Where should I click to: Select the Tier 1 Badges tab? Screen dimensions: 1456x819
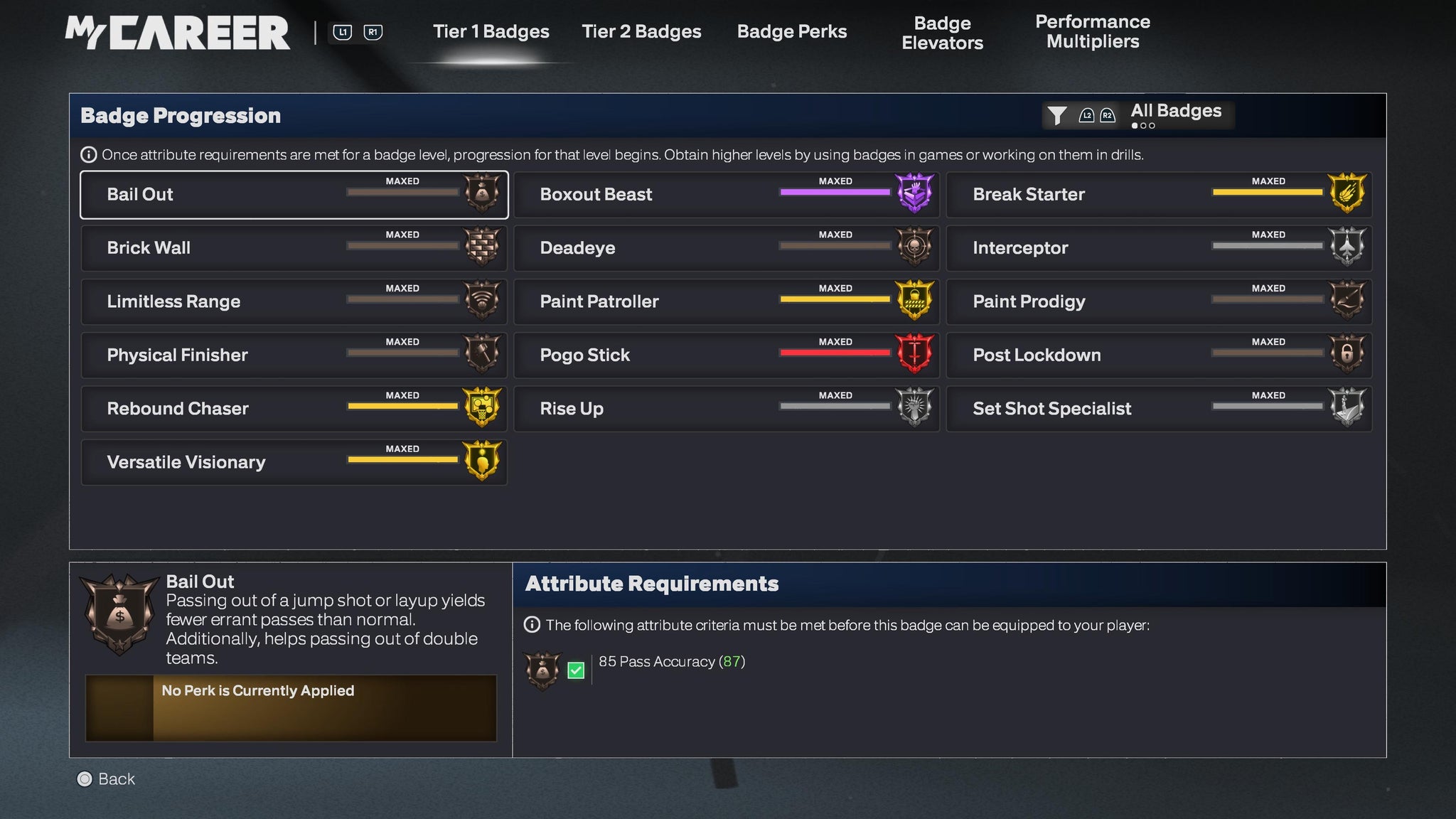click(x=491, y=32)
